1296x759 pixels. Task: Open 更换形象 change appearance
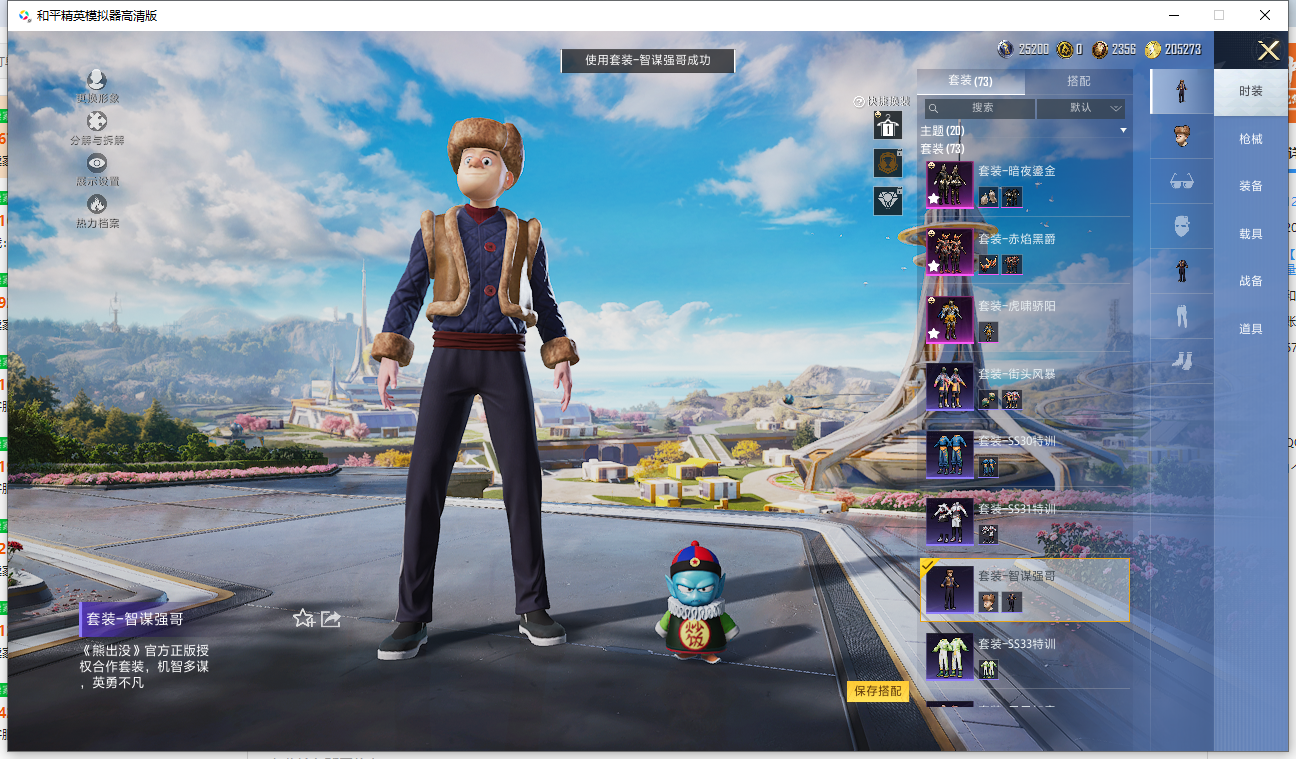coord(97,85)
